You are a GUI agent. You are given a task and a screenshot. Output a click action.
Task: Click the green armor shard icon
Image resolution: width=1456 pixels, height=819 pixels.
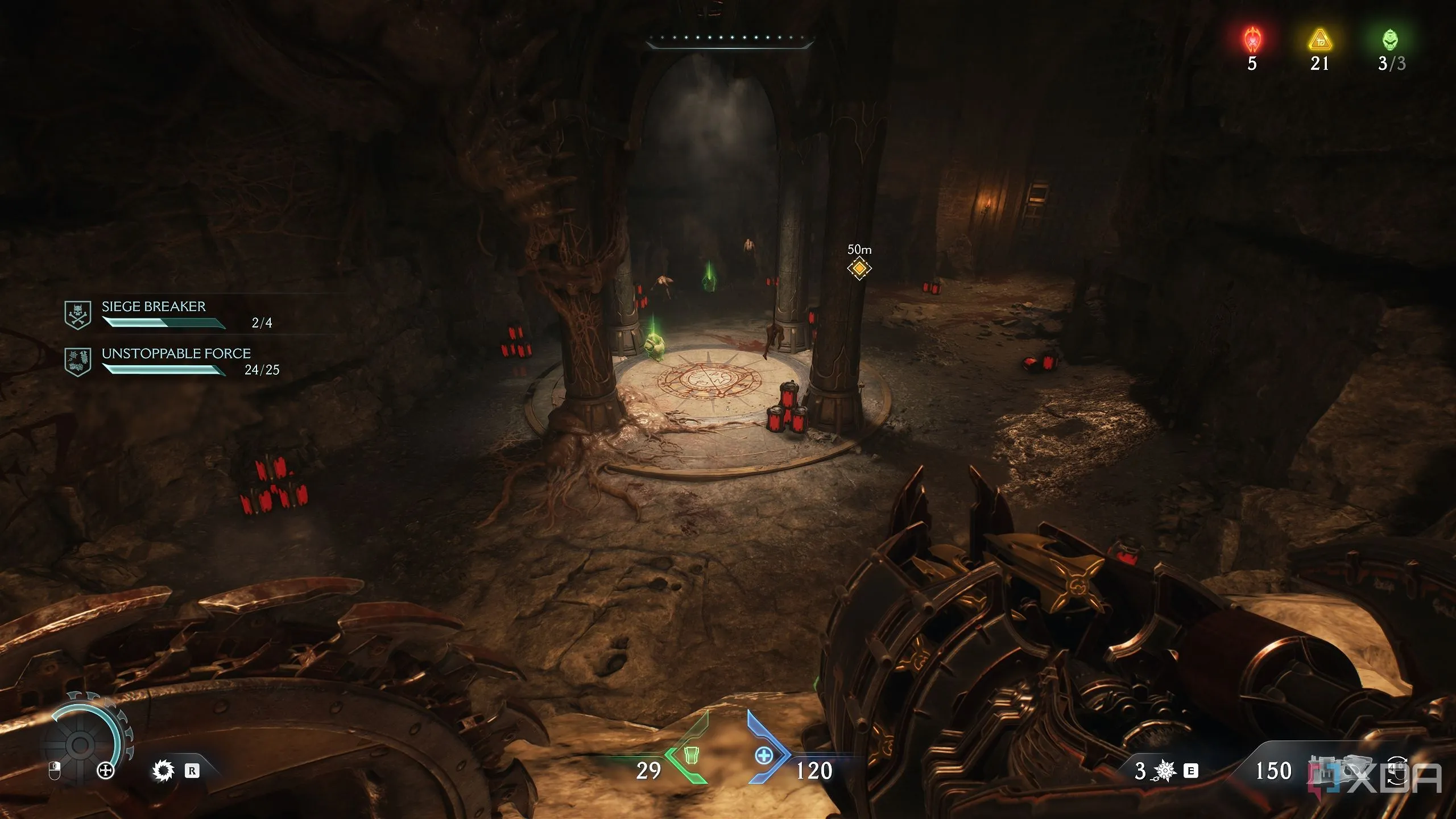pyautogui.click(x=690, y=755)
